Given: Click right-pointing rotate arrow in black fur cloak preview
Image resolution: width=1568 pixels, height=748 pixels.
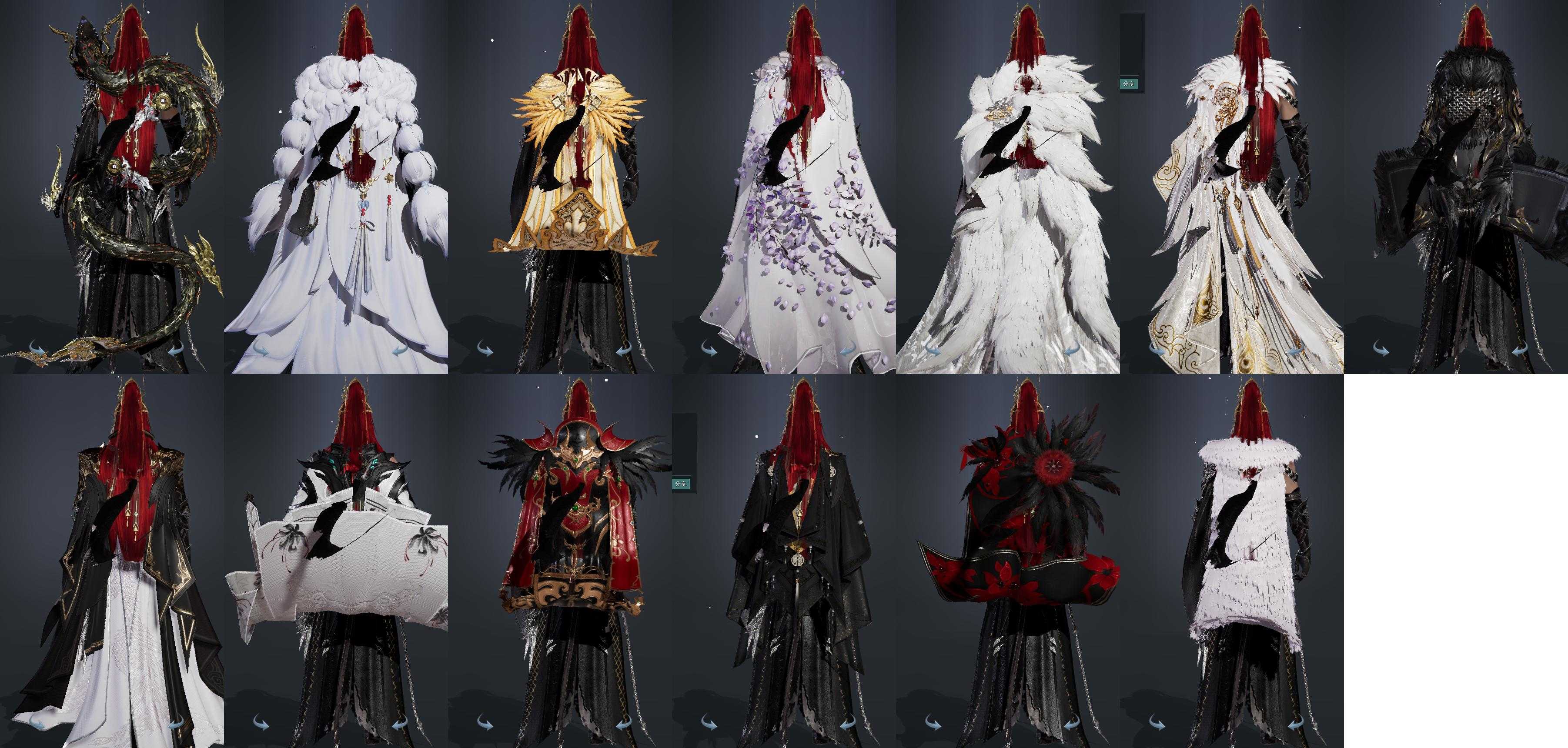Looking at the screenshot, I should (x=1381, y=349).
